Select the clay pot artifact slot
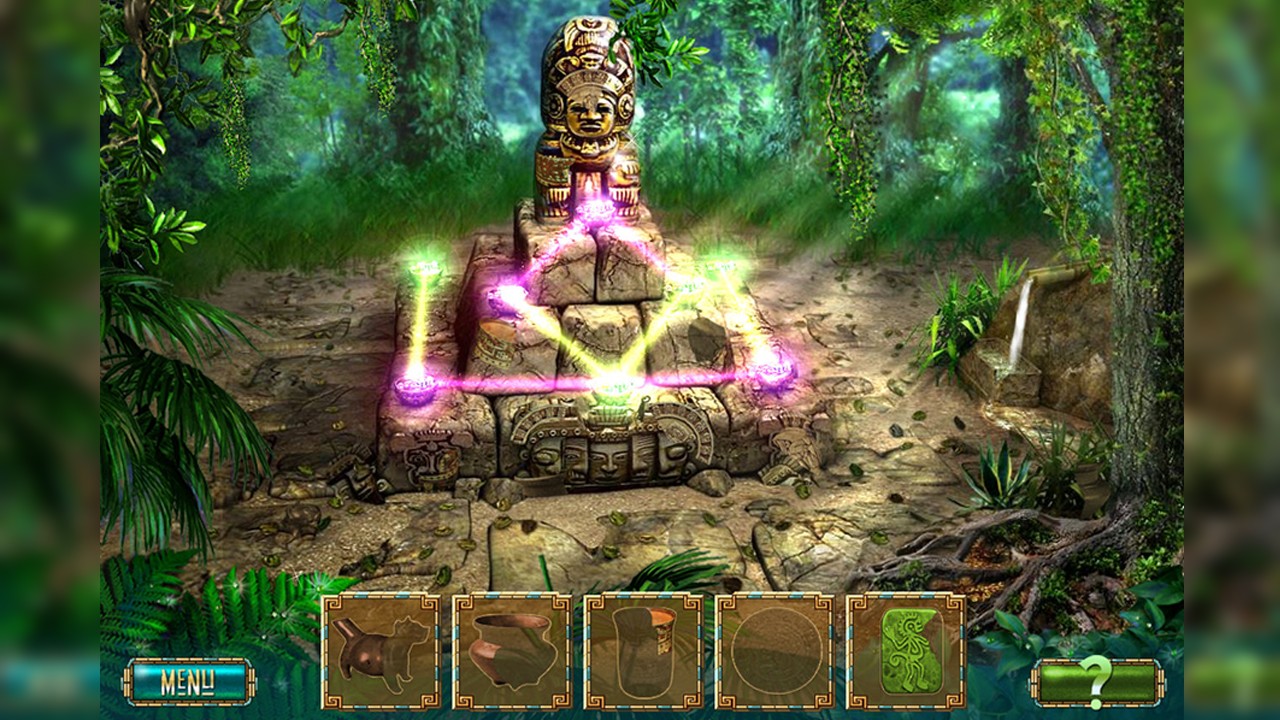Image resolution: width=1280 pixels, height=720 pixels. [510, 645]
